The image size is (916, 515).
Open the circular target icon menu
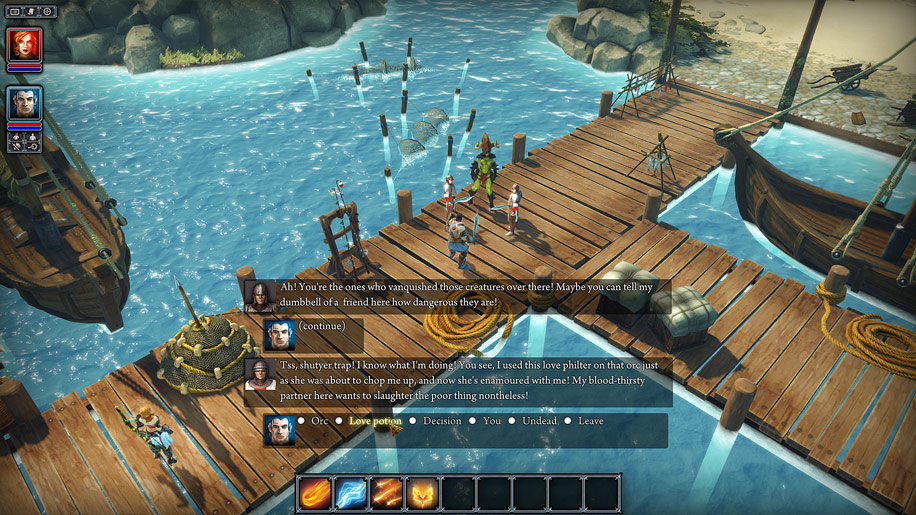click(x=48, y=11)
